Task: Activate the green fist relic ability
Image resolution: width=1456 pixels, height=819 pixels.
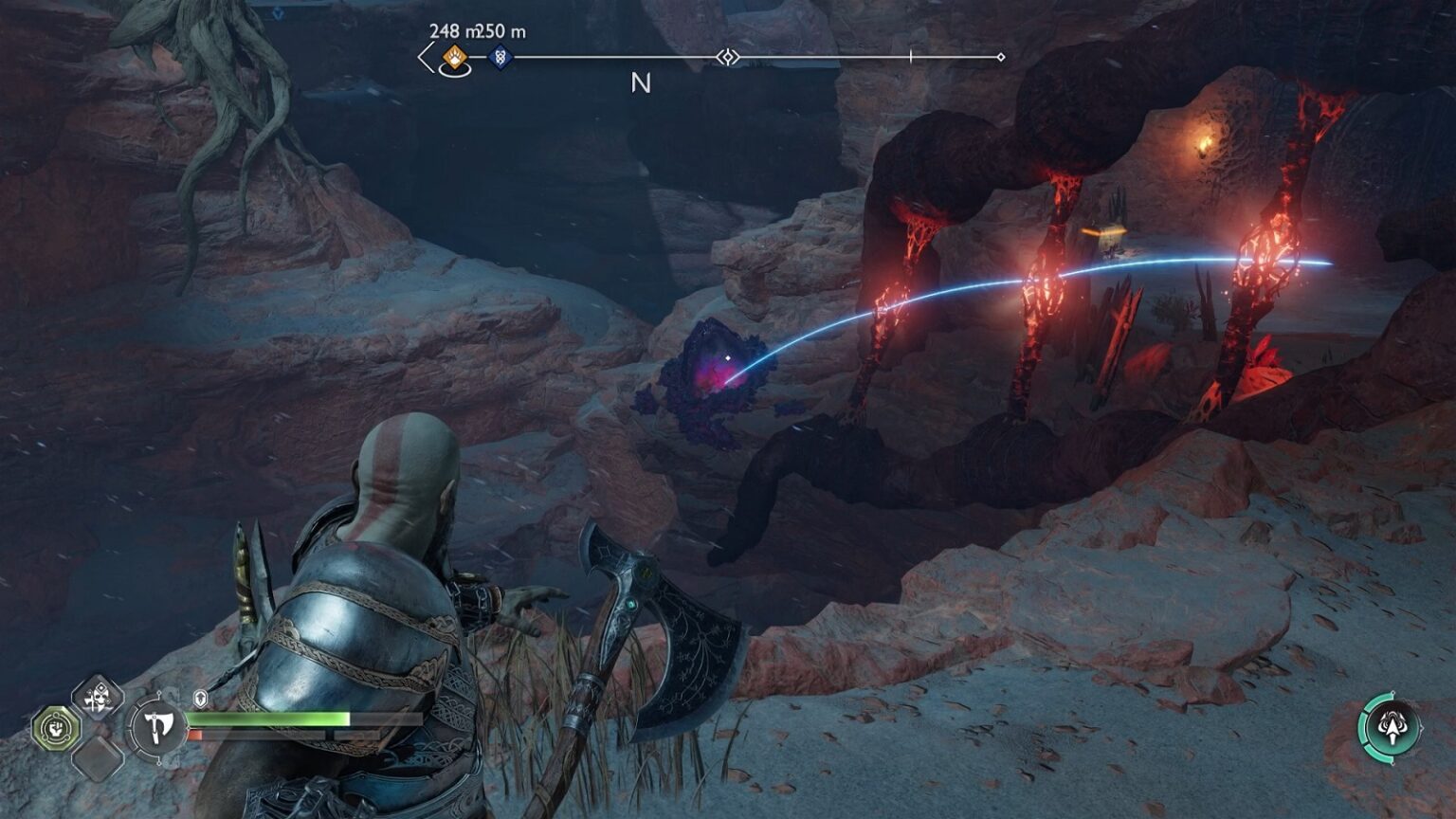Action: (54, 728)
